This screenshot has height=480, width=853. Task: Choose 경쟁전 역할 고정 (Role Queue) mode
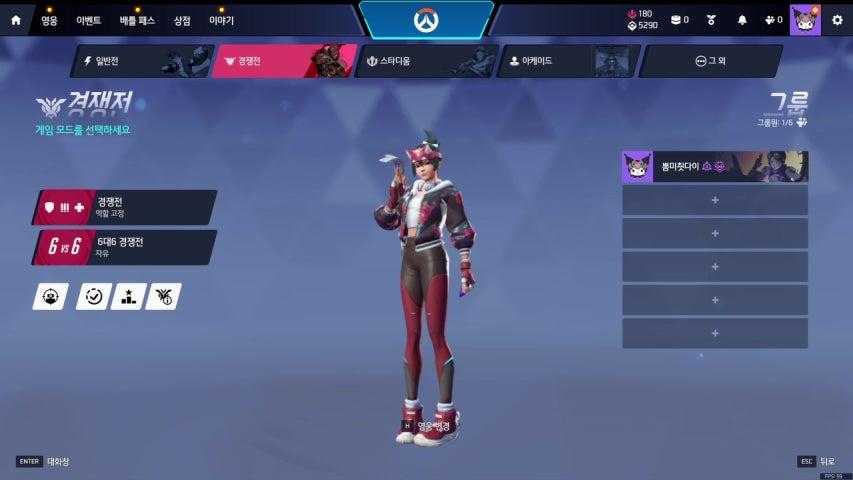click(125, 207)
